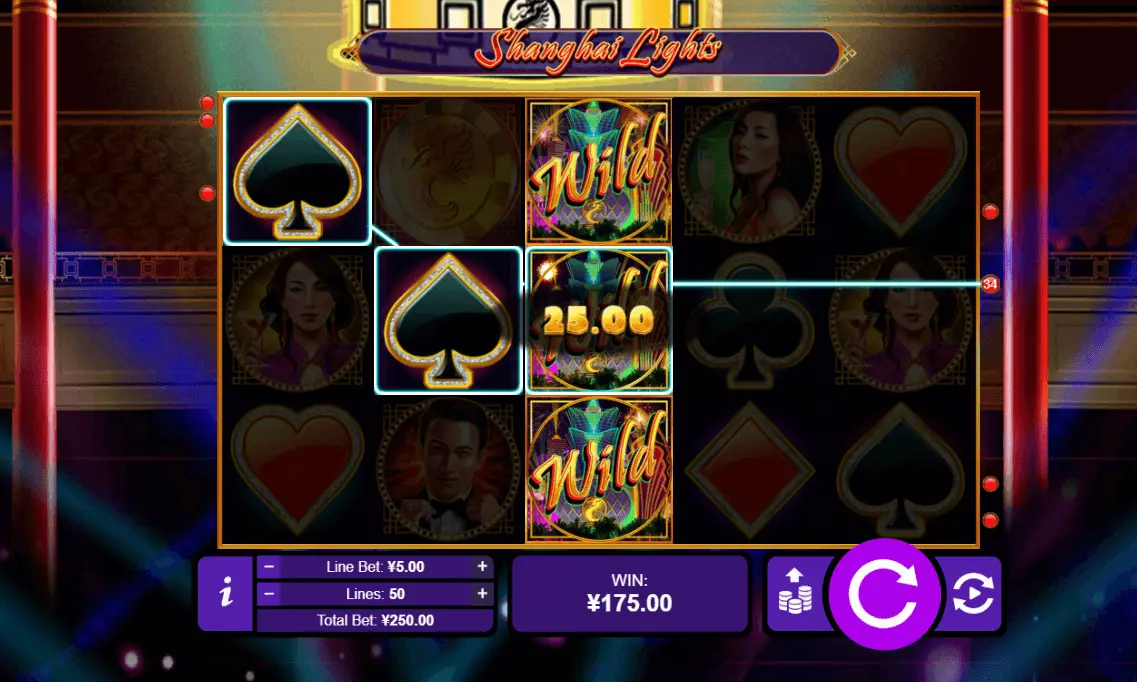Set max bet with coin stack icon
1137x682 pixels.
pos(795,594)
